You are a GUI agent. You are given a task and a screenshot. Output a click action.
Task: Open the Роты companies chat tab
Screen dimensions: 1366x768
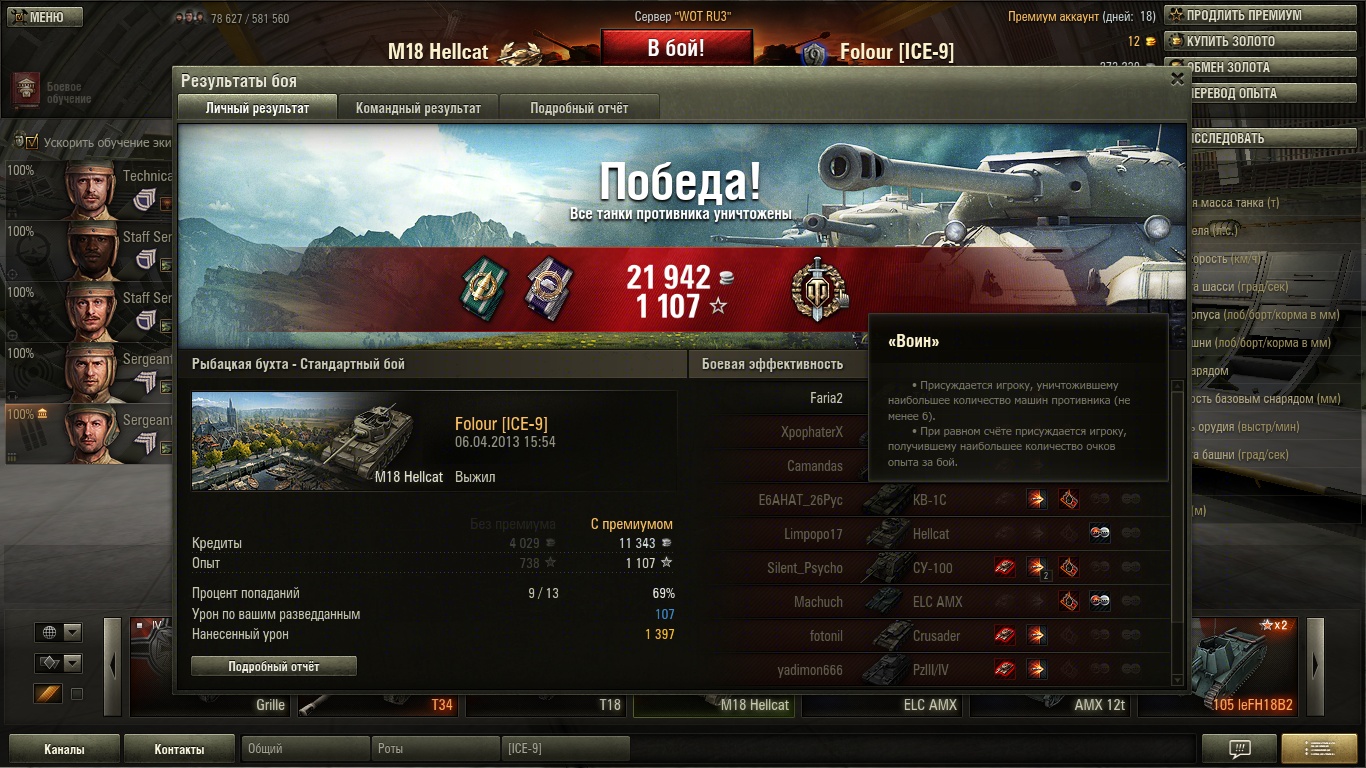(435, 749)
